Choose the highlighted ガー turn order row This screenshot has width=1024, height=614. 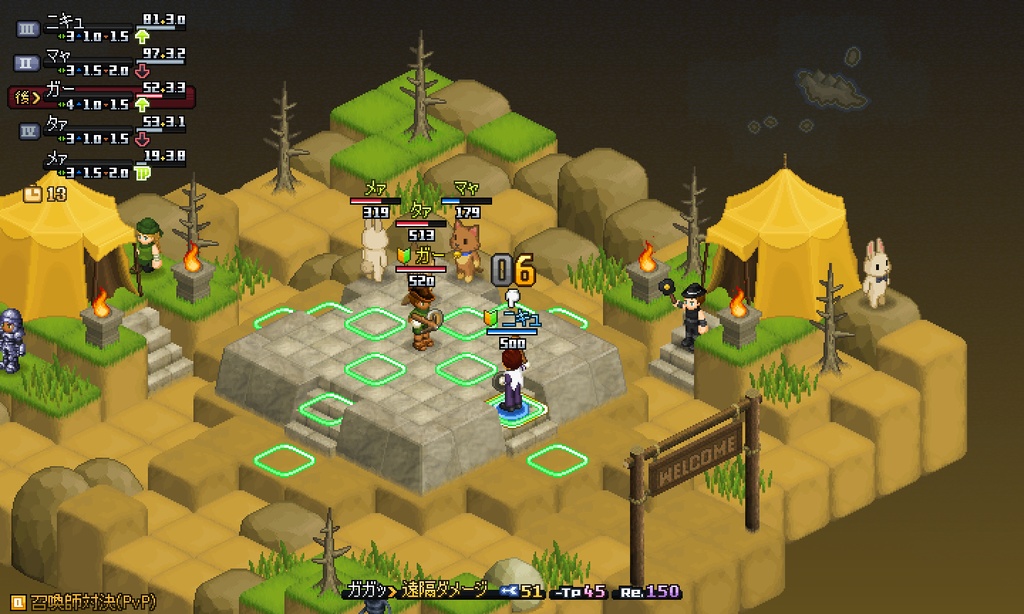coord(100,96)
